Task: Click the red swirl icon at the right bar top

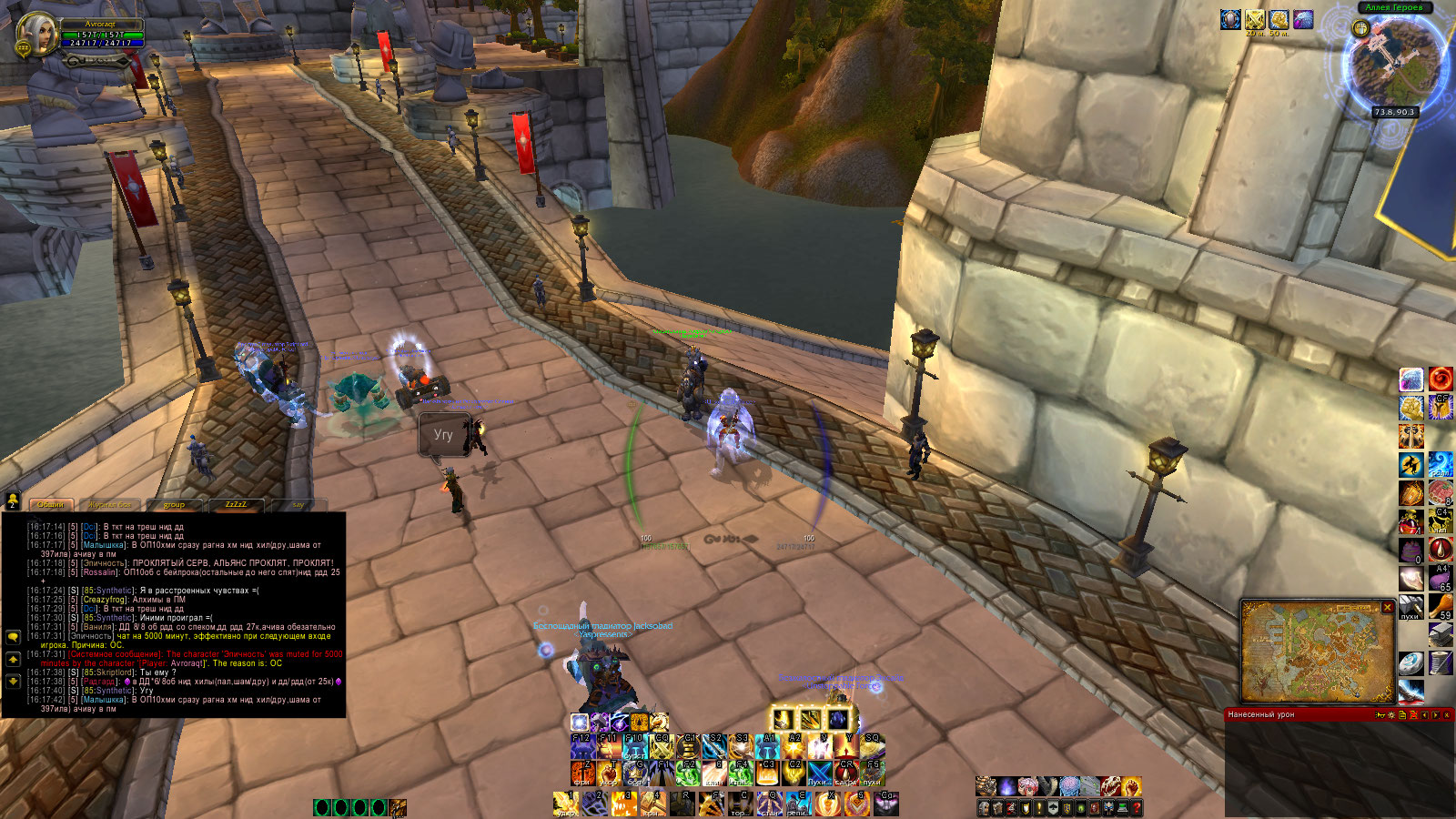Action: pos(1440,379)
